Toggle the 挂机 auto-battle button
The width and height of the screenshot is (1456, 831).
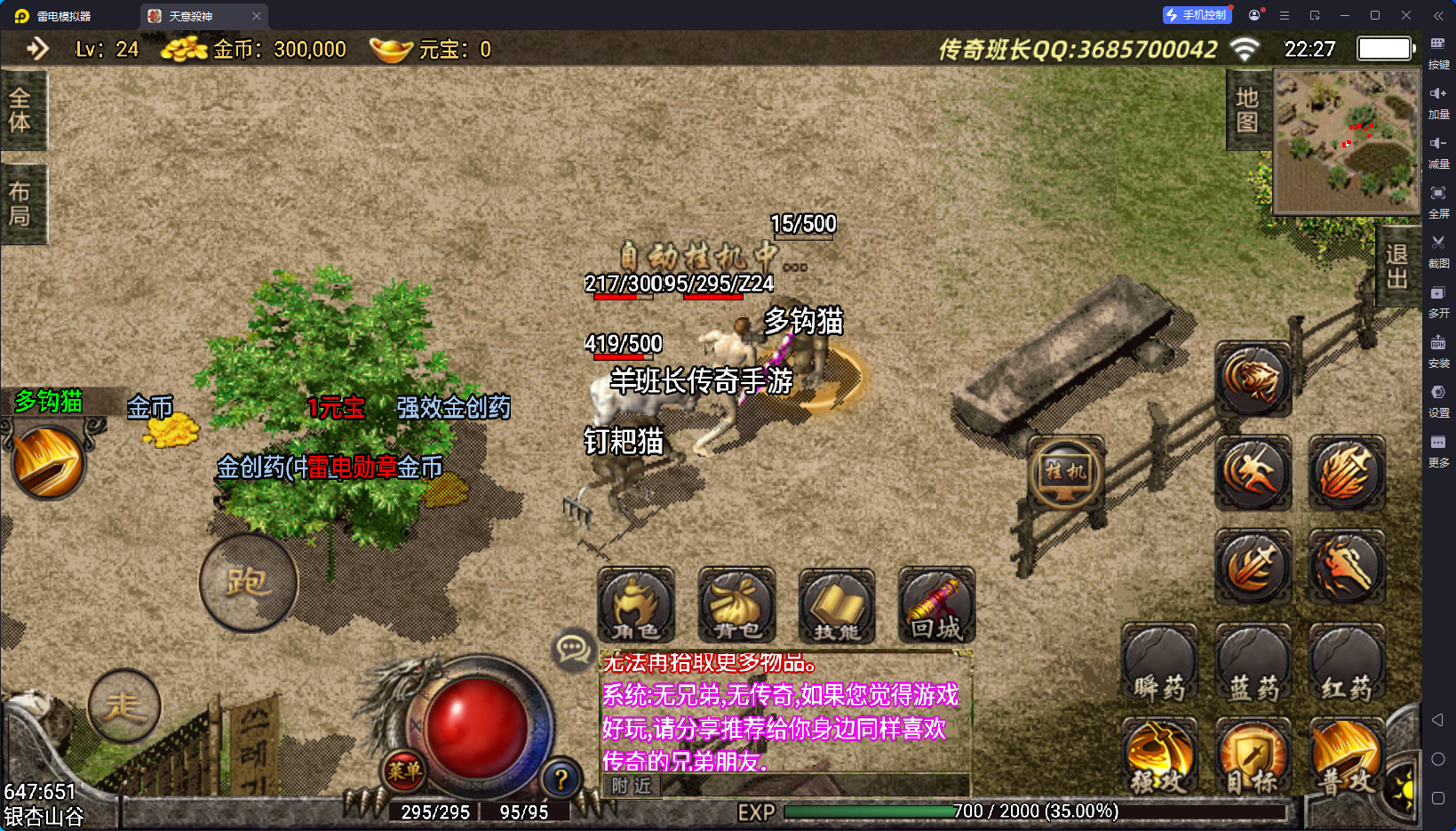(x=1065, y=471)
